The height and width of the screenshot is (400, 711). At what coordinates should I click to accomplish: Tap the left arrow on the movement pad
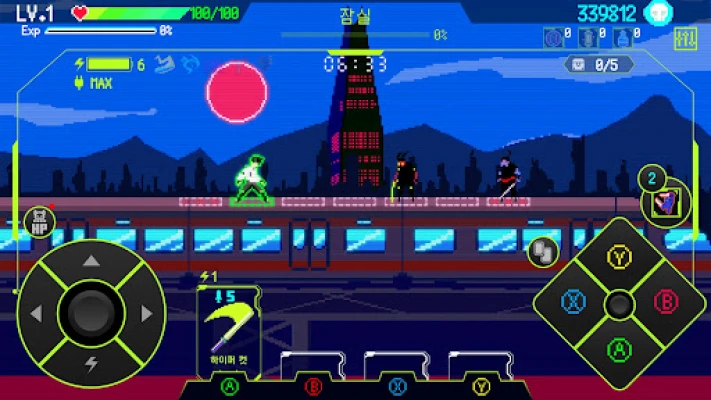pos(37,314)
